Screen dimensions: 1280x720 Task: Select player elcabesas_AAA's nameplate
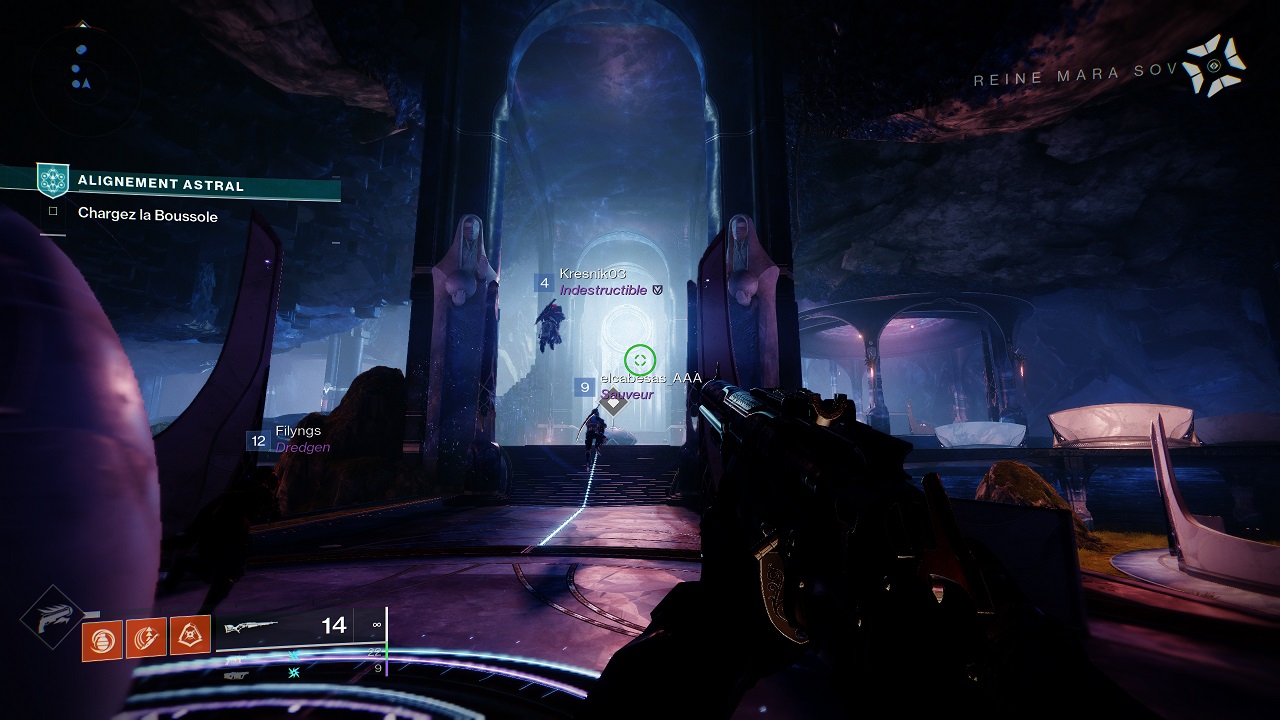pos(650,379)
